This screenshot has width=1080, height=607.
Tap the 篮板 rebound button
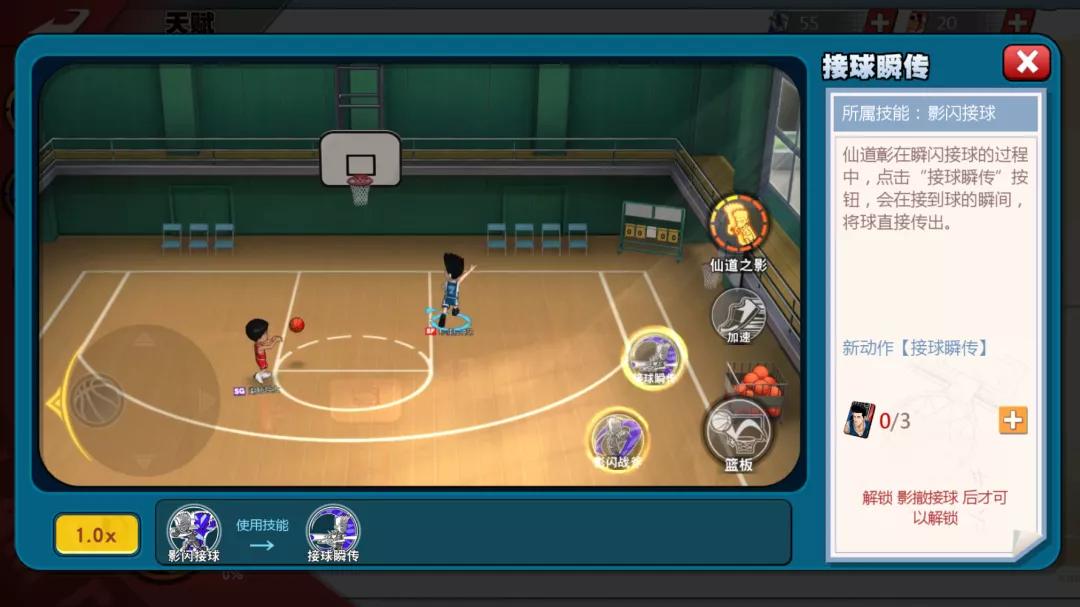coord(738,431)
